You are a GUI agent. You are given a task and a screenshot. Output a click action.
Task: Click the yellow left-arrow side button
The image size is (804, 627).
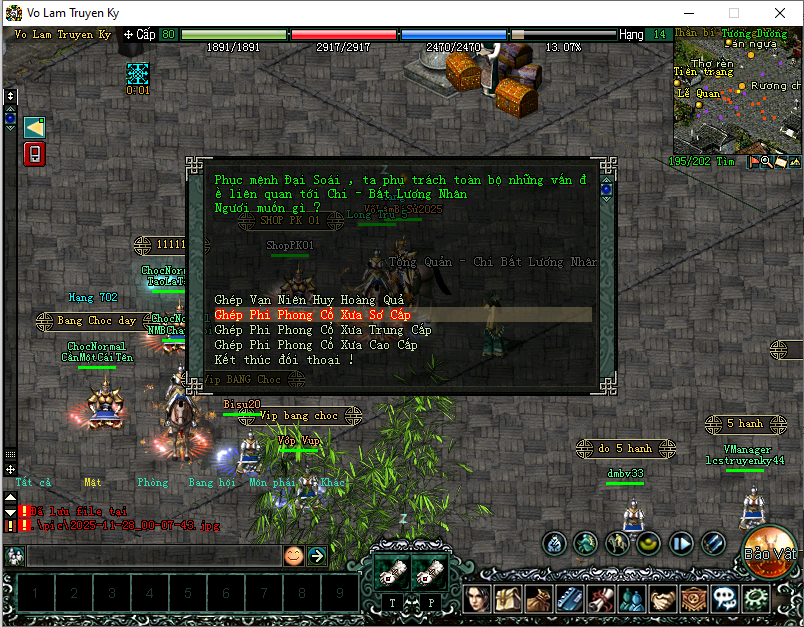(x=34, y=127)
